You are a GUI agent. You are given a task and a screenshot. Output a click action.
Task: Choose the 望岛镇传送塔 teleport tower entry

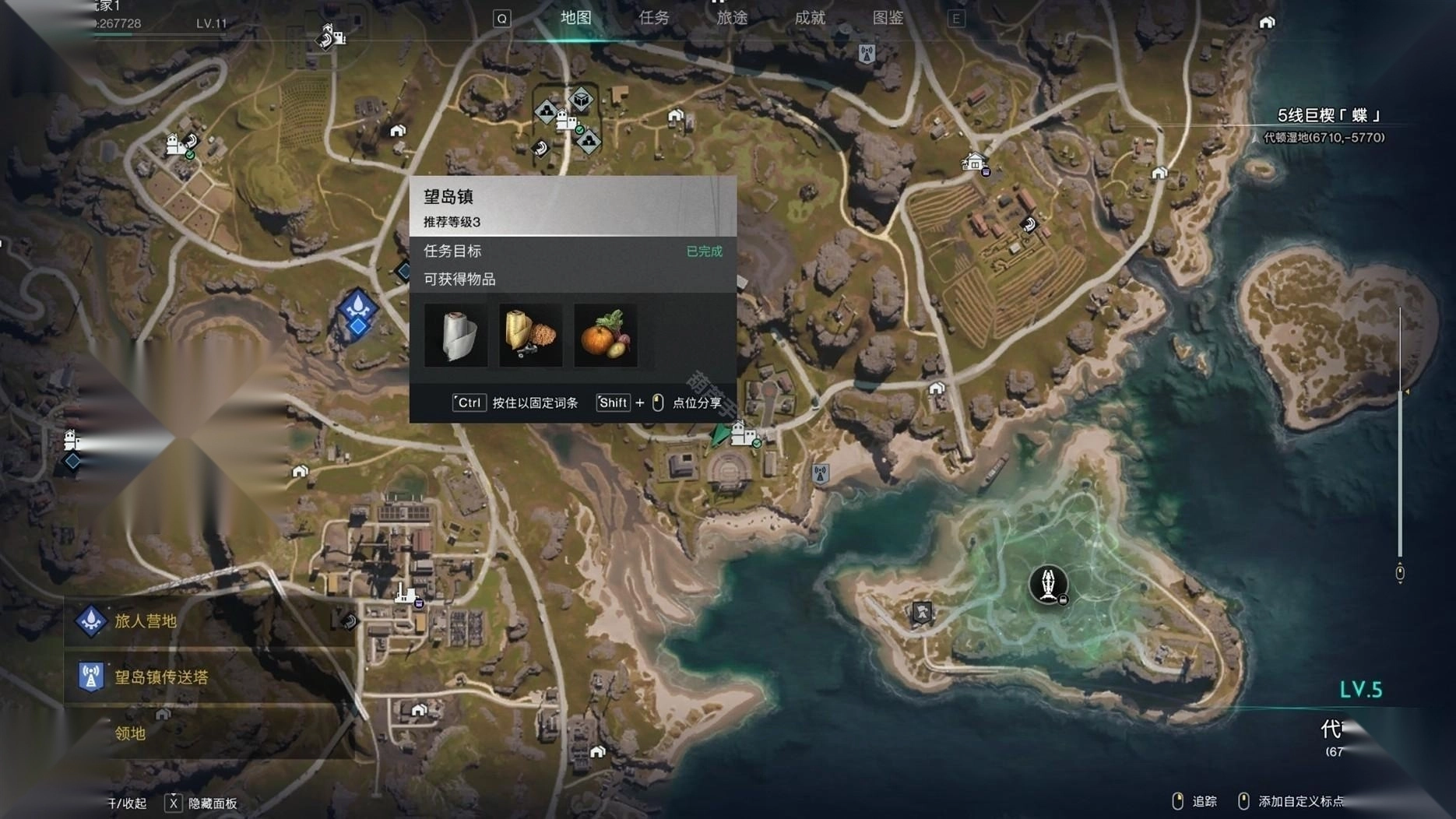click(x=161, y=677)
